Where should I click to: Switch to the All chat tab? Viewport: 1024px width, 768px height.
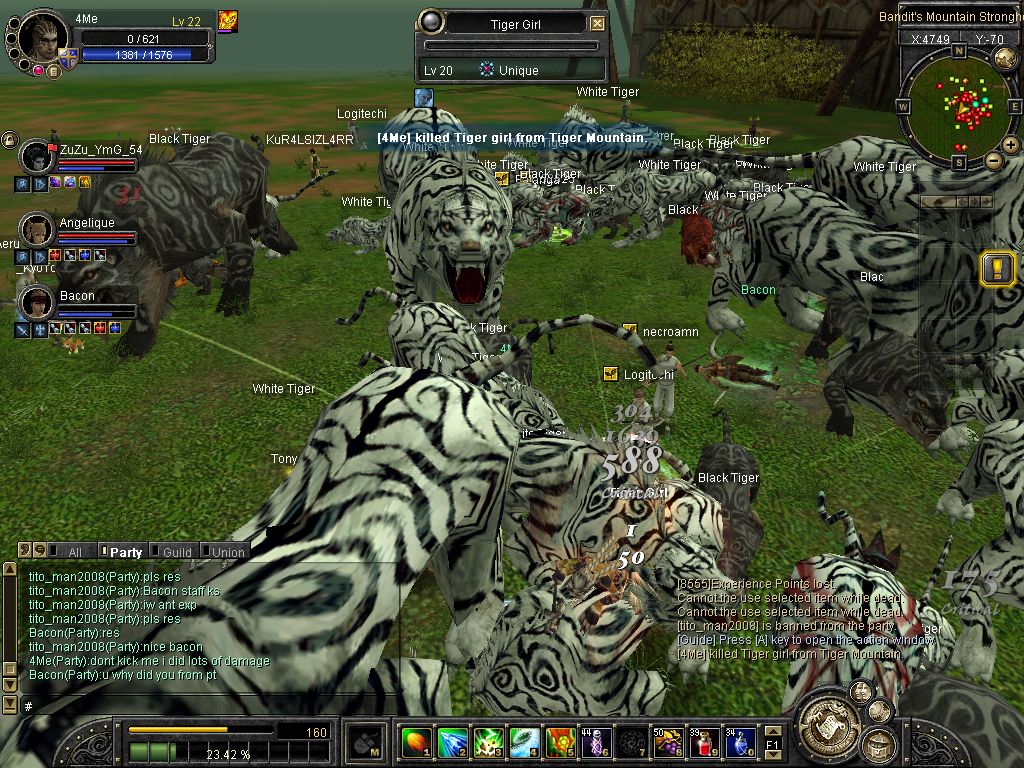point(72,551)
